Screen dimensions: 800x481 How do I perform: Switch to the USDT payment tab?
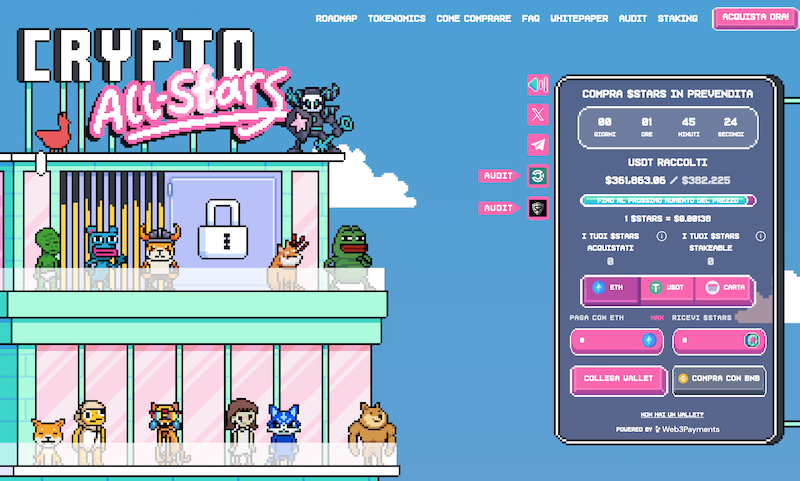tap(666, 287)
